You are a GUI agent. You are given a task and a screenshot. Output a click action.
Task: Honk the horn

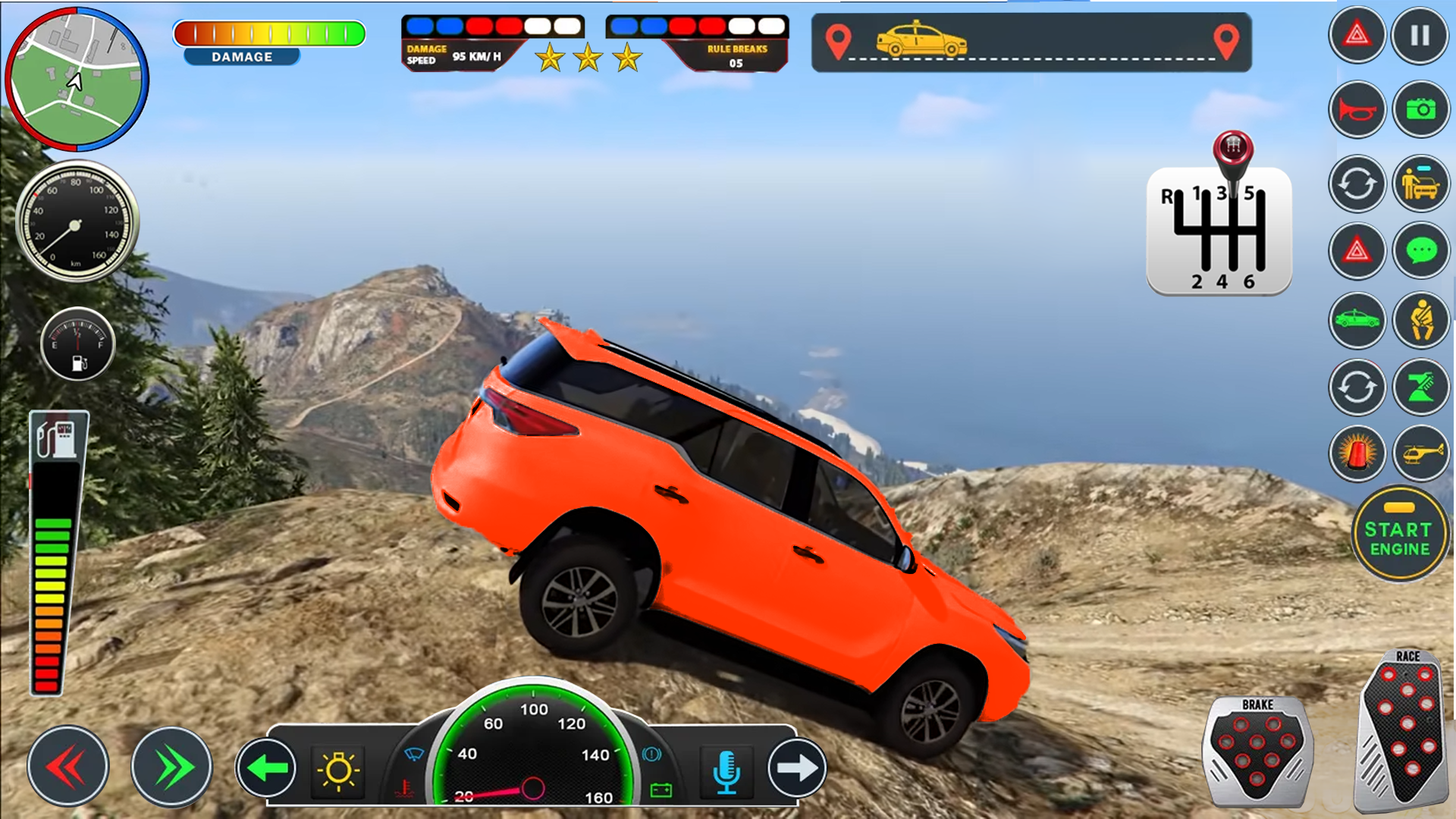pyautogui.click(x=1357, y=109)
